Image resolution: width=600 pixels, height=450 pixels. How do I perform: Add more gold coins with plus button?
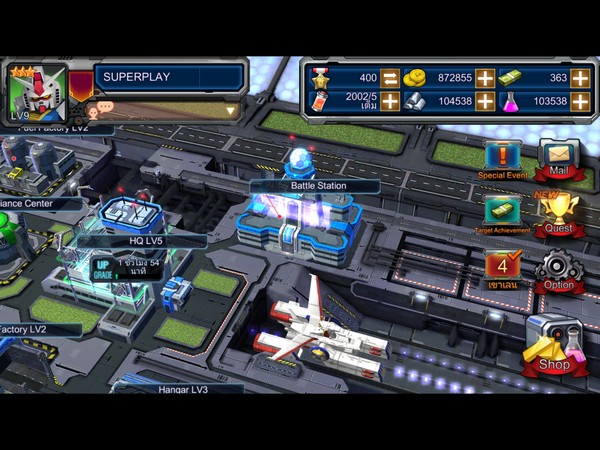pyautogui.click(x=485, y=78)
